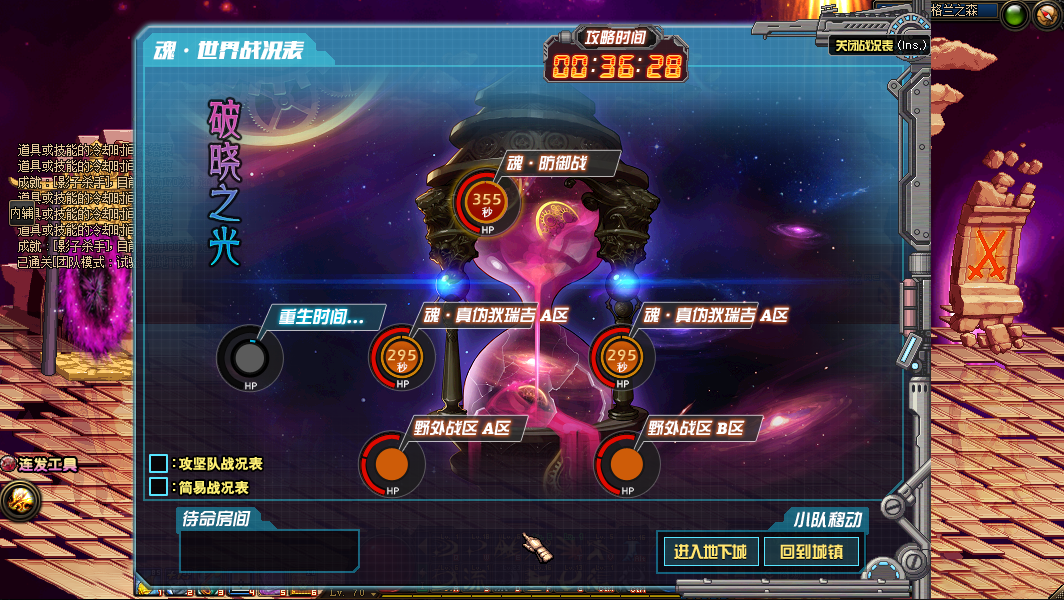Screen dimensions: 1064x600
Task: Click the 回到城镇 return to town button
Action: coord(811,551)
